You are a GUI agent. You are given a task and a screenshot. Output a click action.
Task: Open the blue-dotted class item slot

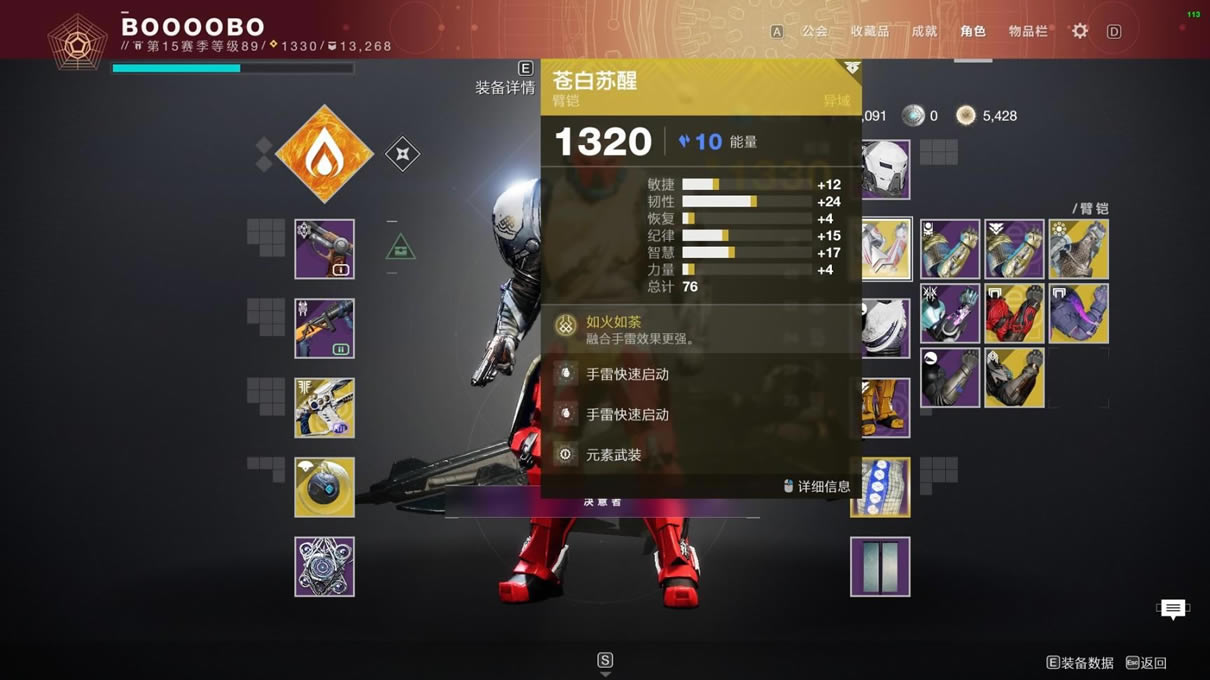pyautogui.click(x=880, y=487)
